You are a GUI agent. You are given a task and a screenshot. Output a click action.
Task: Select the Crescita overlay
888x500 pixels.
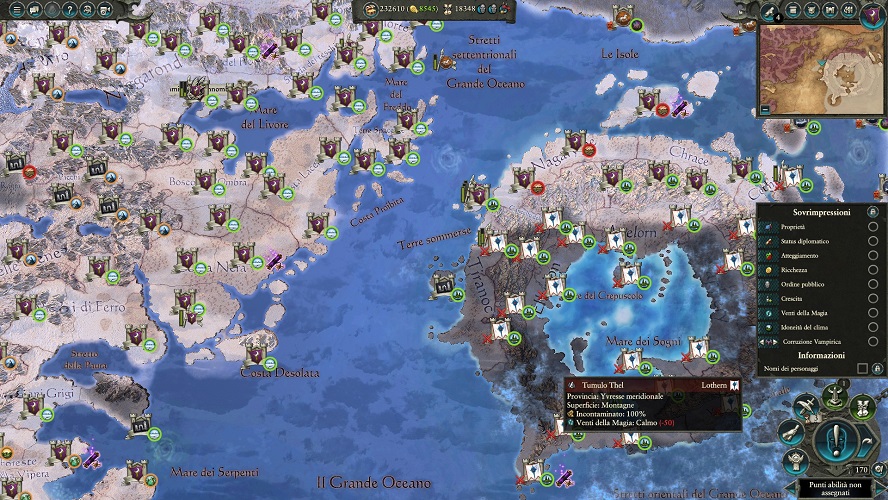point(873,298)
